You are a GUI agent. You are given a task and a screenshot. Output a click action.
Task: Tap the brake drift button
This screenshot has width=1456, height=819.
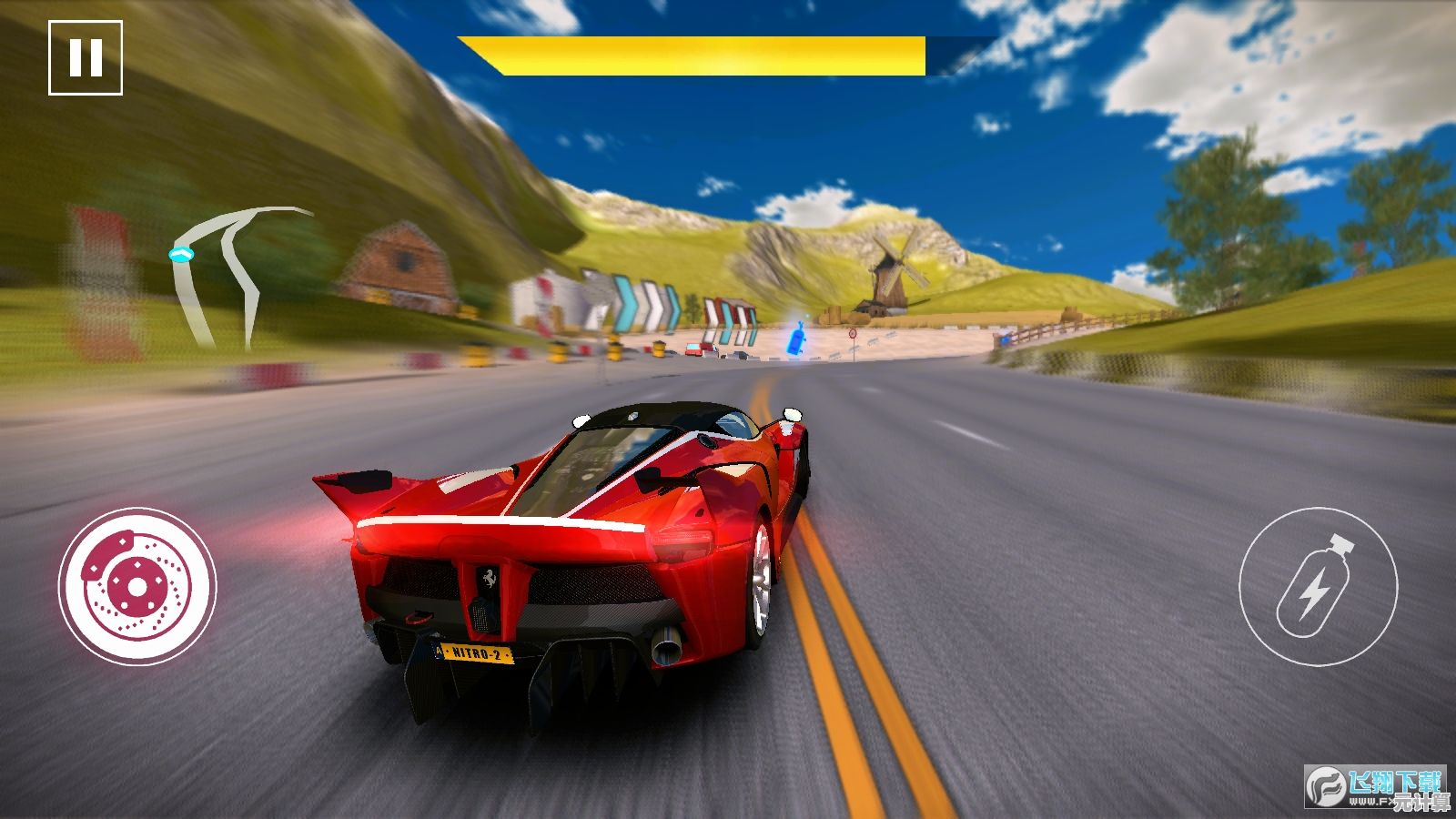pos(137,587)
